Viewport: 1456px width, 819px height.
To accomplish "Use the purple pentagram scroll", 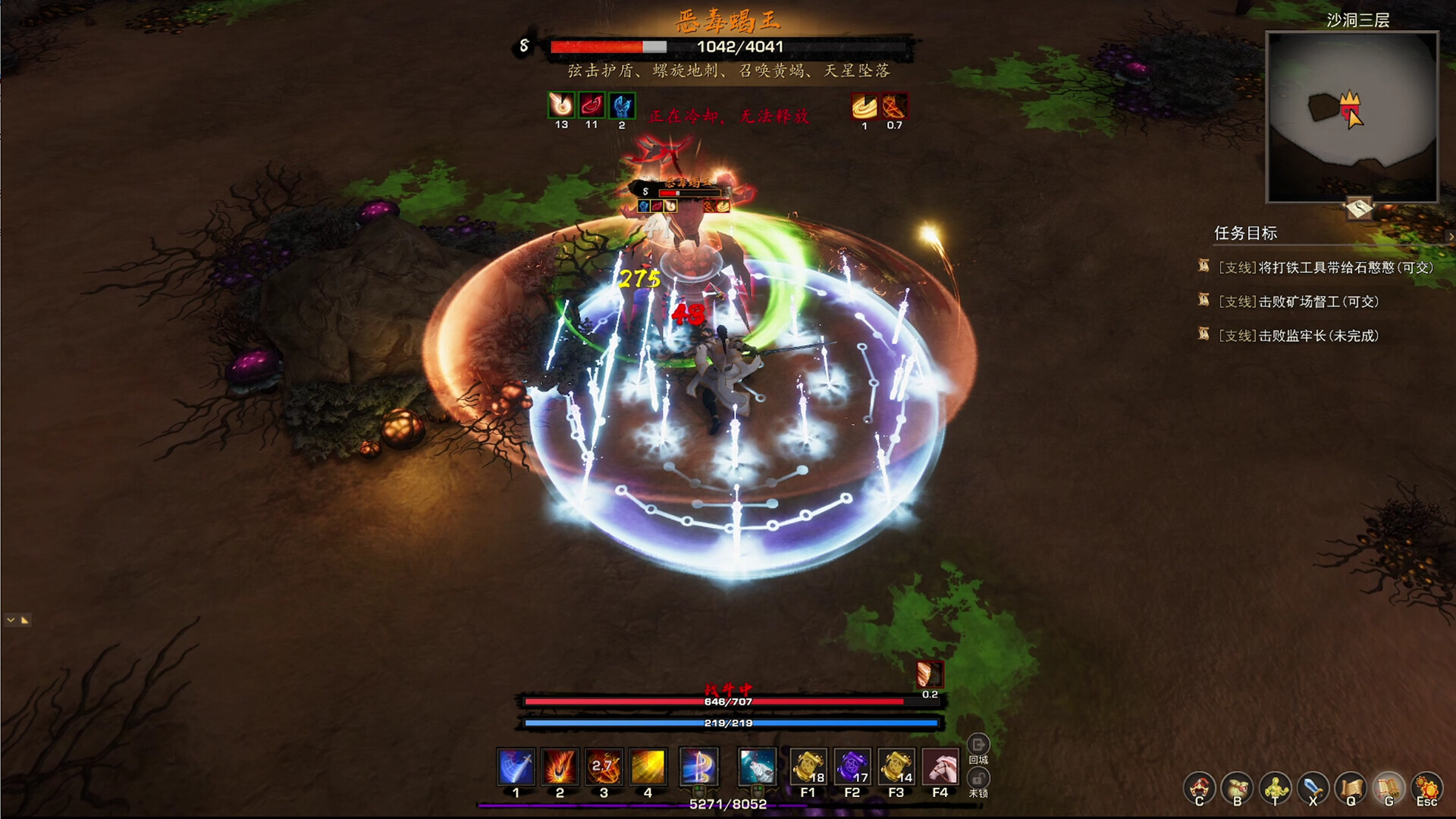I will 852,767.
